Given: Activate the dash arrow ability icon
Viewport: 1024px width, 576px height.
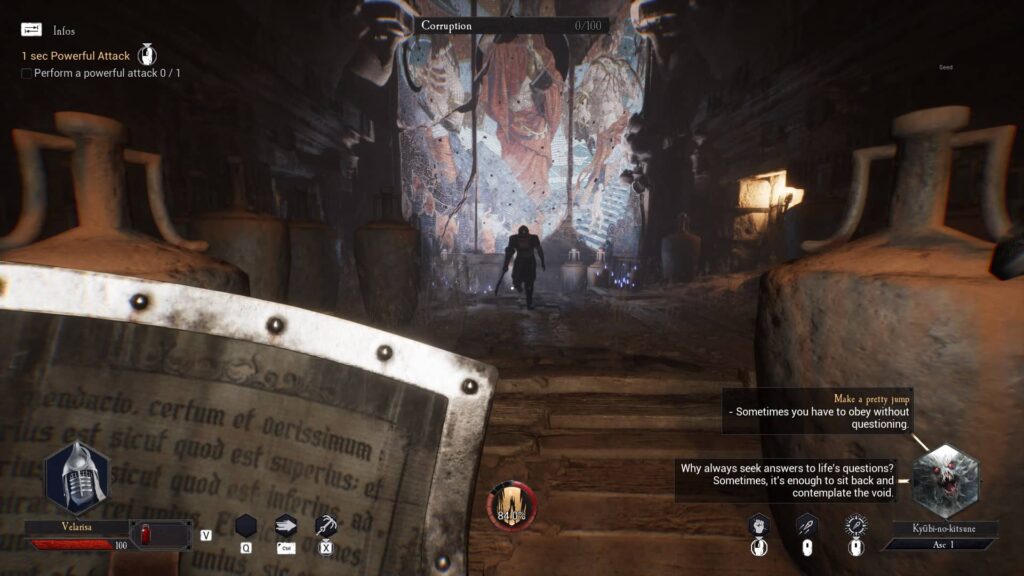Looking at the screenshot, I should pos(286,525).
